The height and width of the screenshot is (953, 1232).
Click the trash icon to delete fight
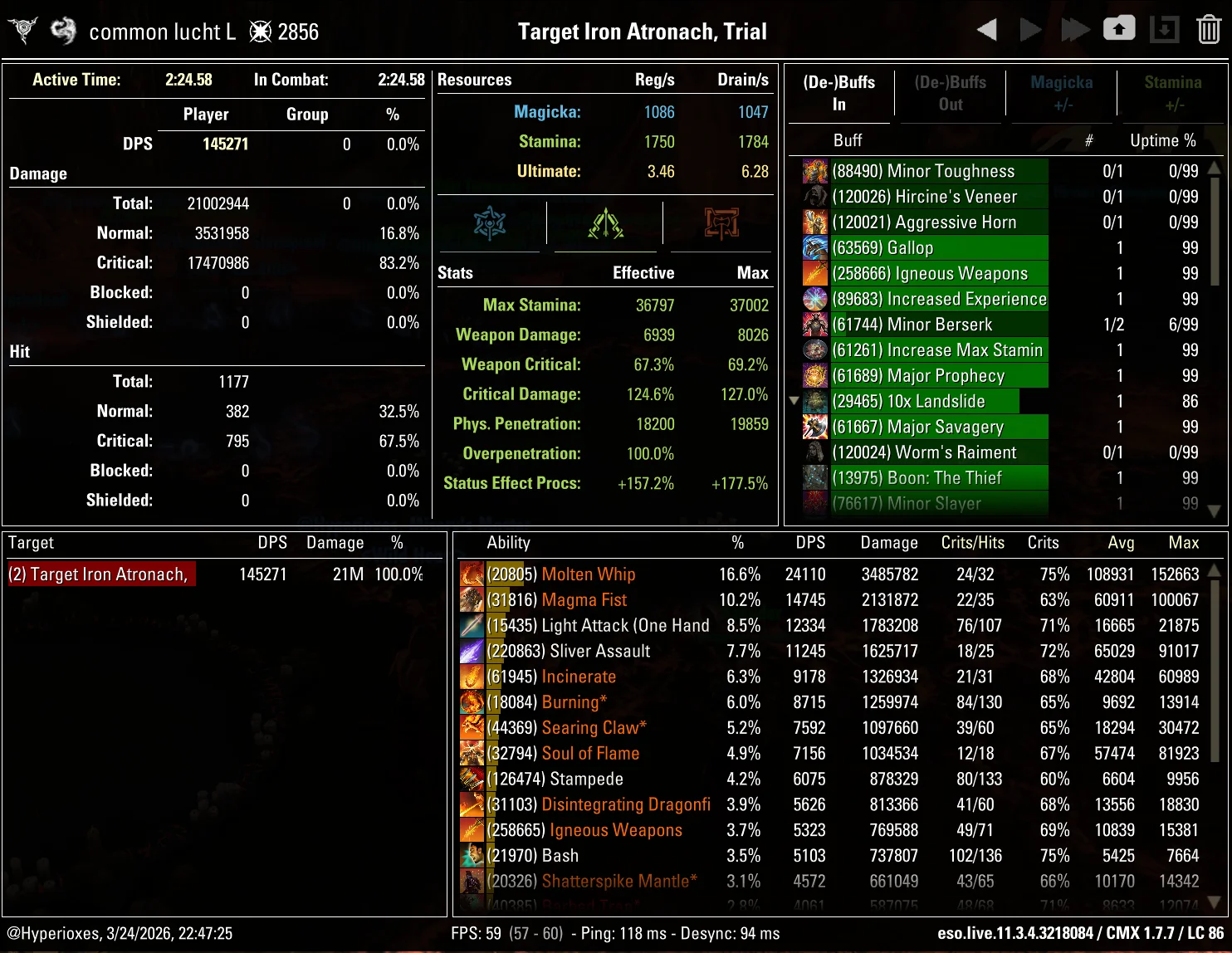click(x=1208, y=27)
